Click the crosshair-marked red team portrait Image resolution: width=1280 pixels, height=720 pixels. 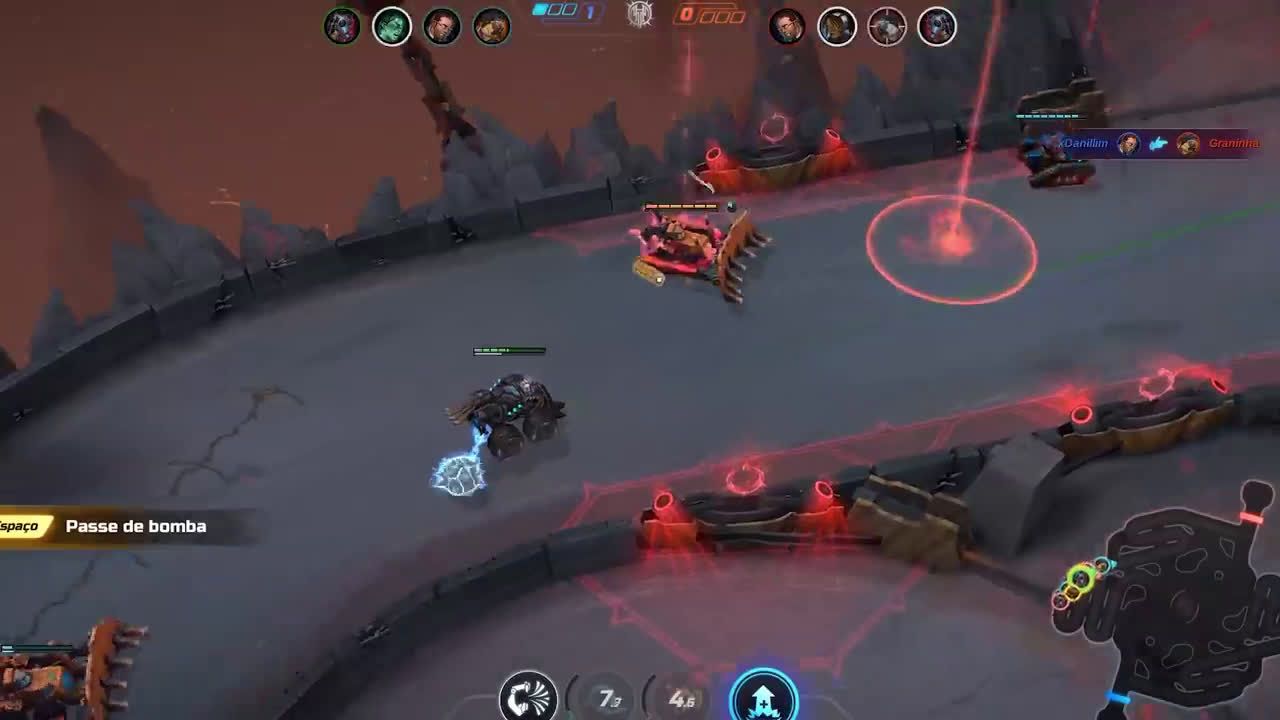[886, 27]
